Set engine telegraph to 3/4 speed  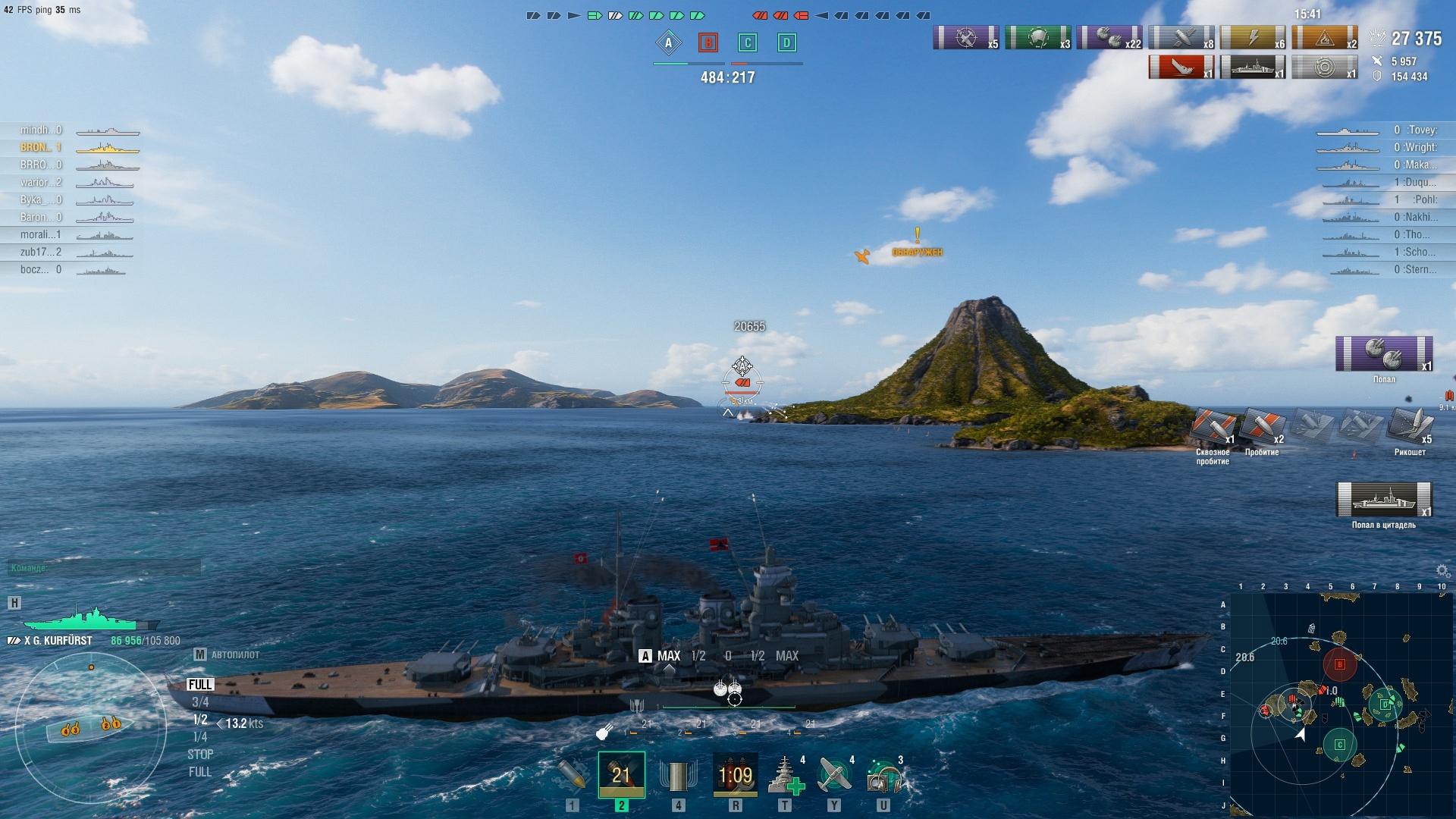coord(200,702)
